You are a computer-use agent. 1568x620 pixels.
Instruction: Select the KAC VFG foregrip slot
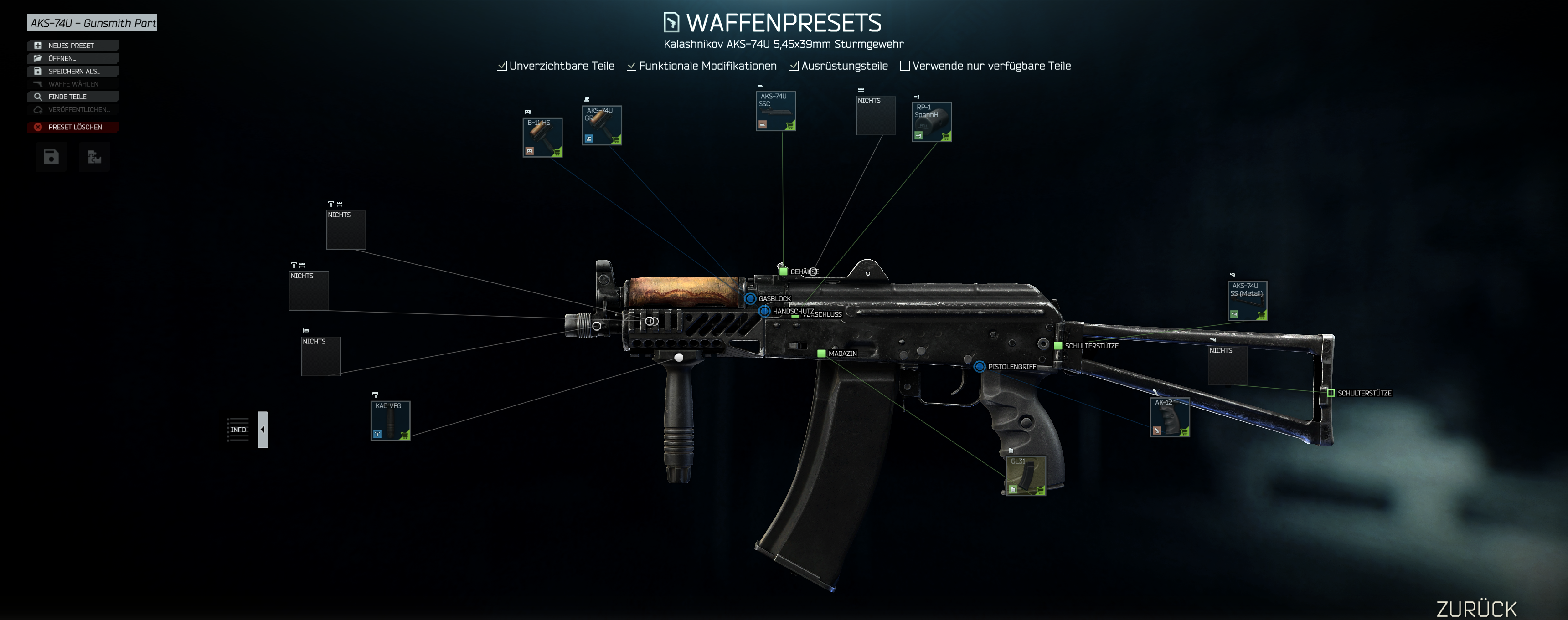tap(390, 420)
